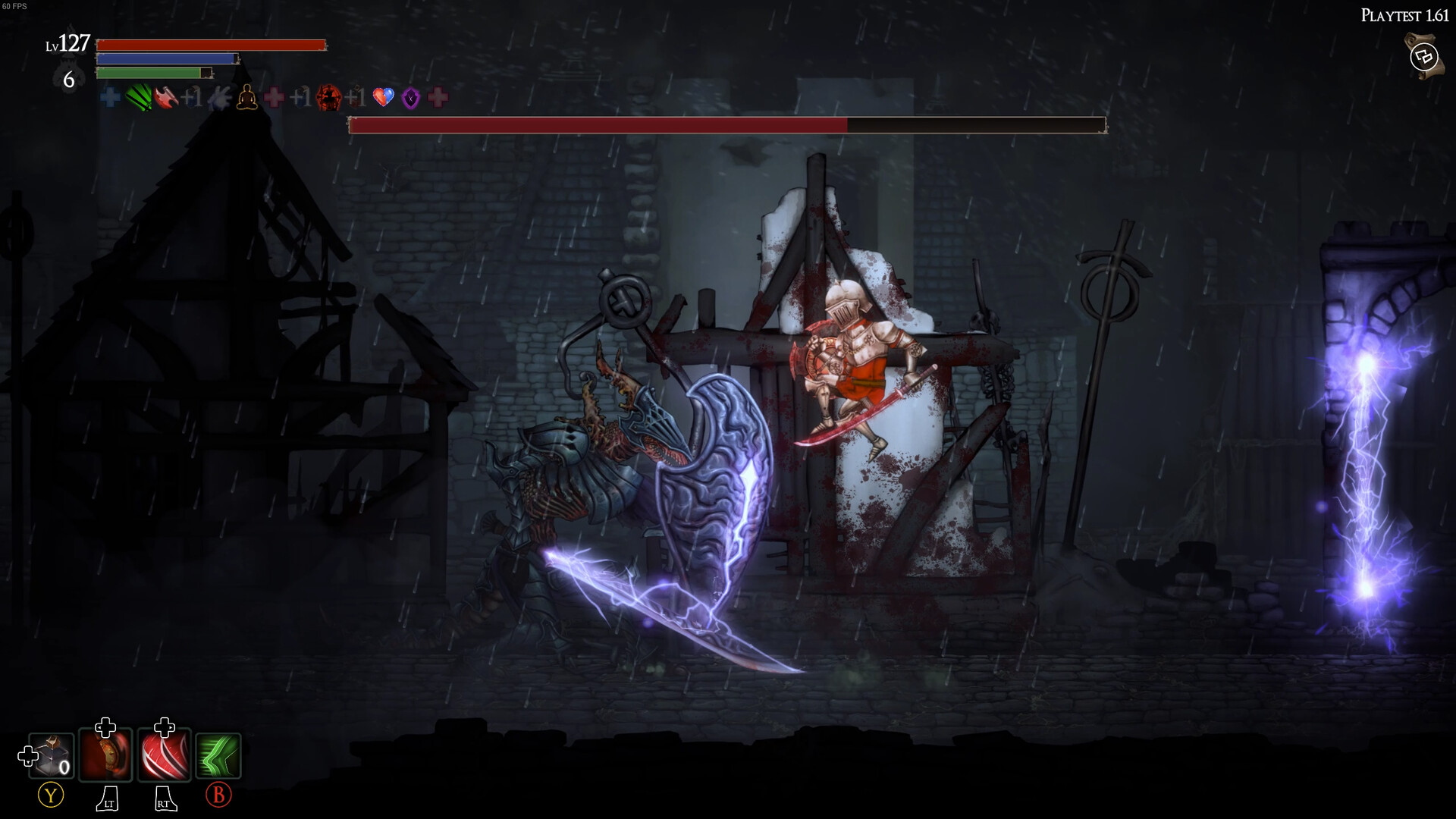Click the quest scroll icon near Playtest label
Viewport: 1456px width, 819px height.
click(1423, 55)
